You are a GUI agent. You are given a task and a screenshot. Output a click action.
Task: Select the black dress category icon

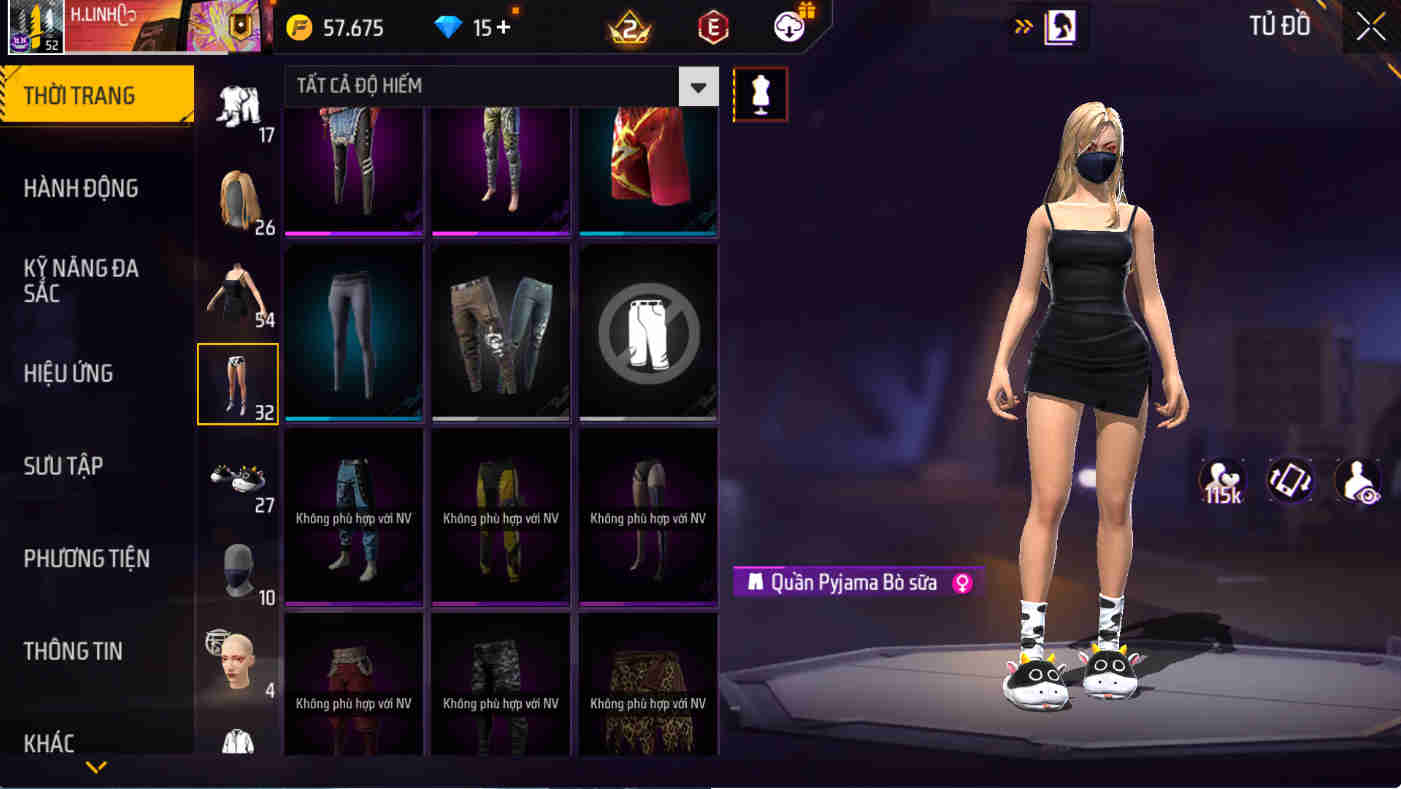[x=237, y=290]
